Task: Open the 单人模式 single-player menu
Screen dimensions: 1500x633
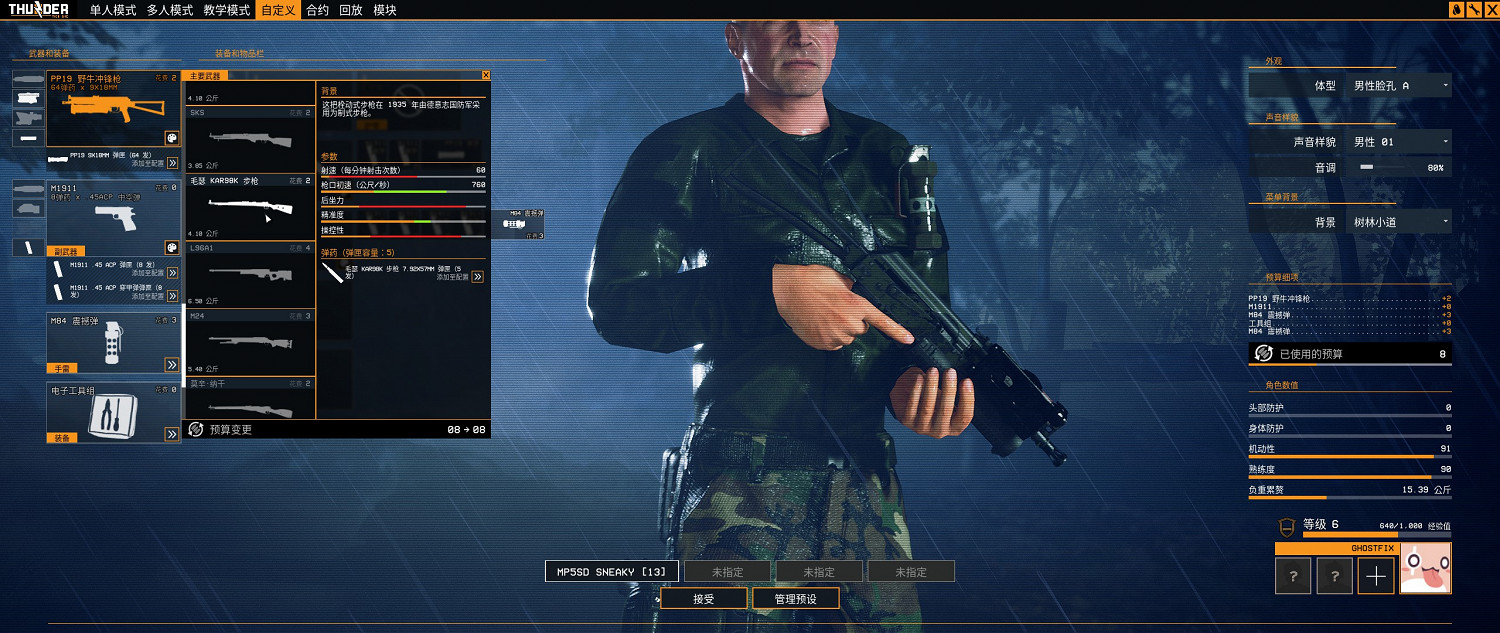Action: (113, 10)
